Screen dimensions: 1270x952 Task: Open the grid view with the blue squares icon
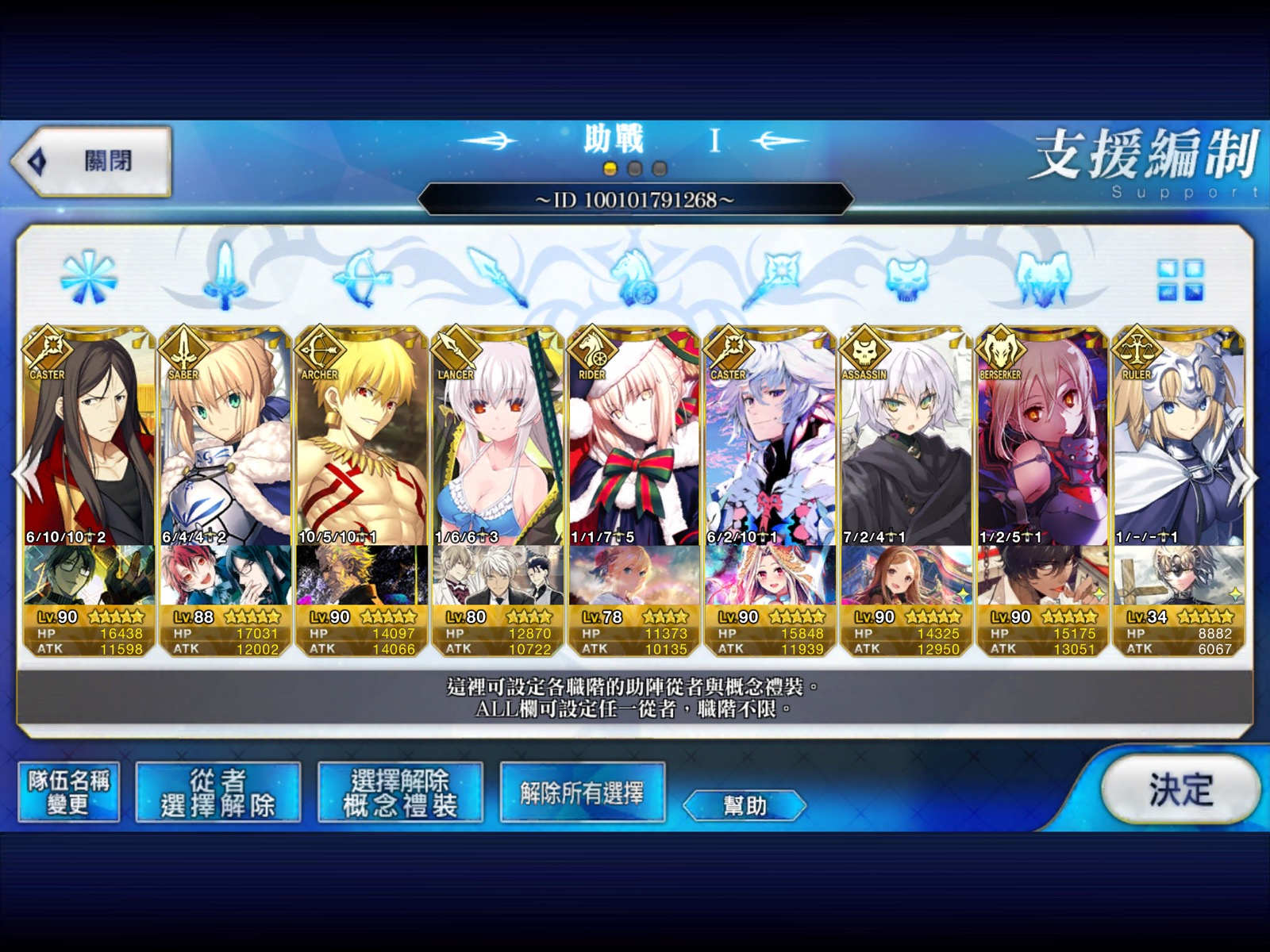pos(1182,279)
